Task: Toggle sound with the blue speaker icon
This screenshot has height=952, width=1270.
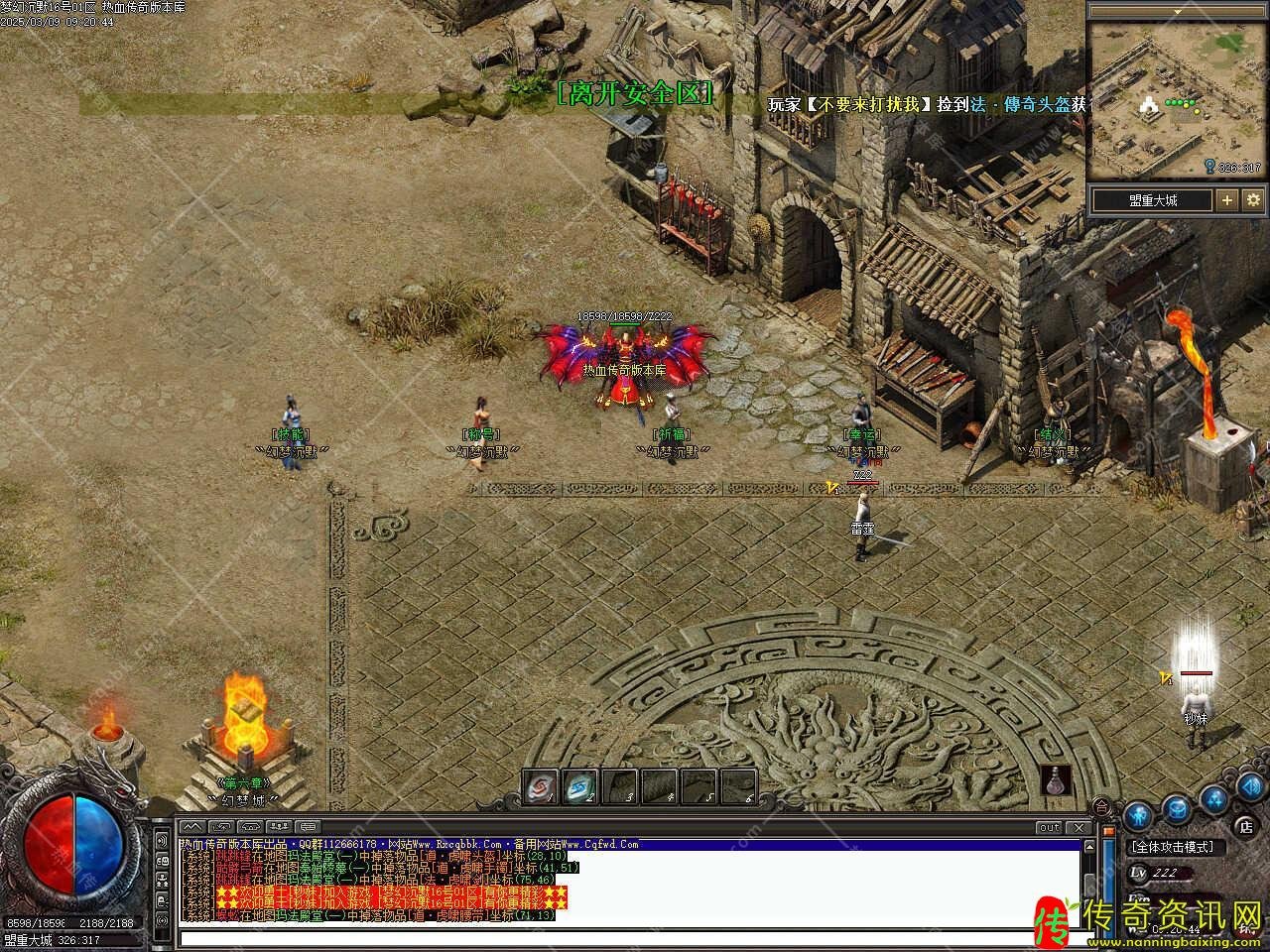Action: [1249, 788]
